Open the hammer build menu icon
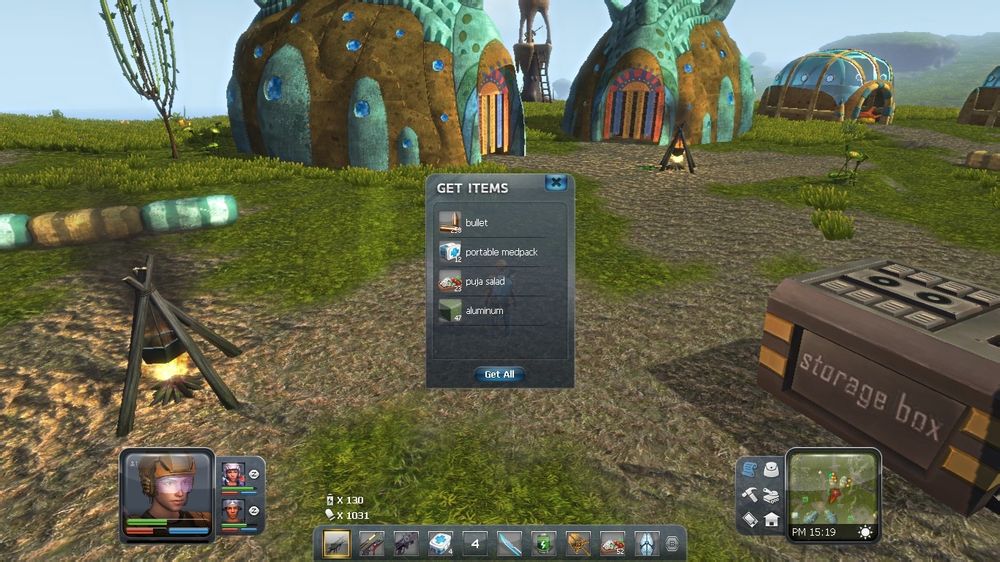 (x=750, y=495)
